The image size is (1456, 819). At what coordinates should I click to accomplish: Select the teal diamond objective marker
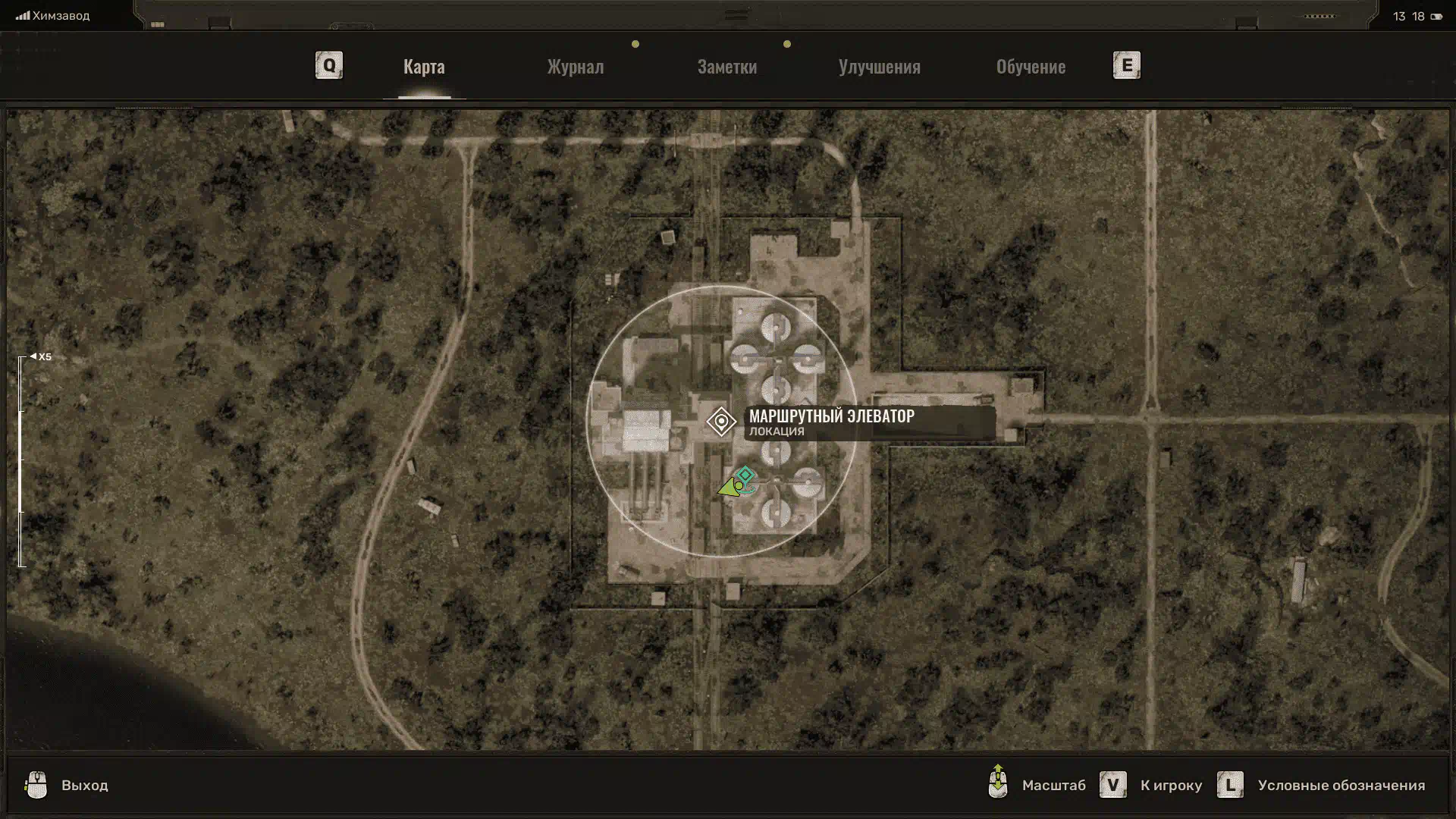click(x=745, y=475)
